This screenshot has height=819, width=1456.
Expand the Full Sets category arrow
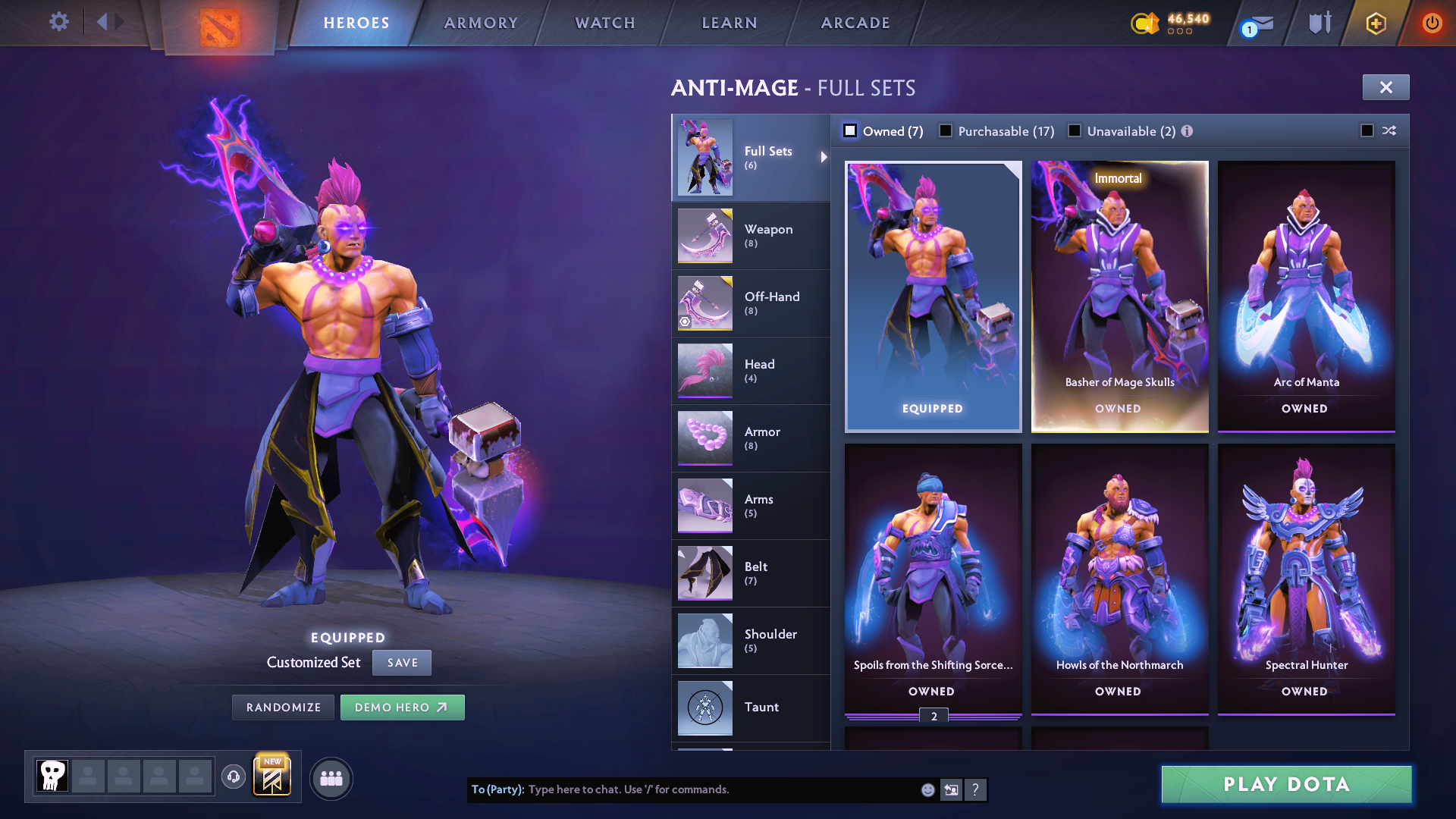tap(824, 158)
